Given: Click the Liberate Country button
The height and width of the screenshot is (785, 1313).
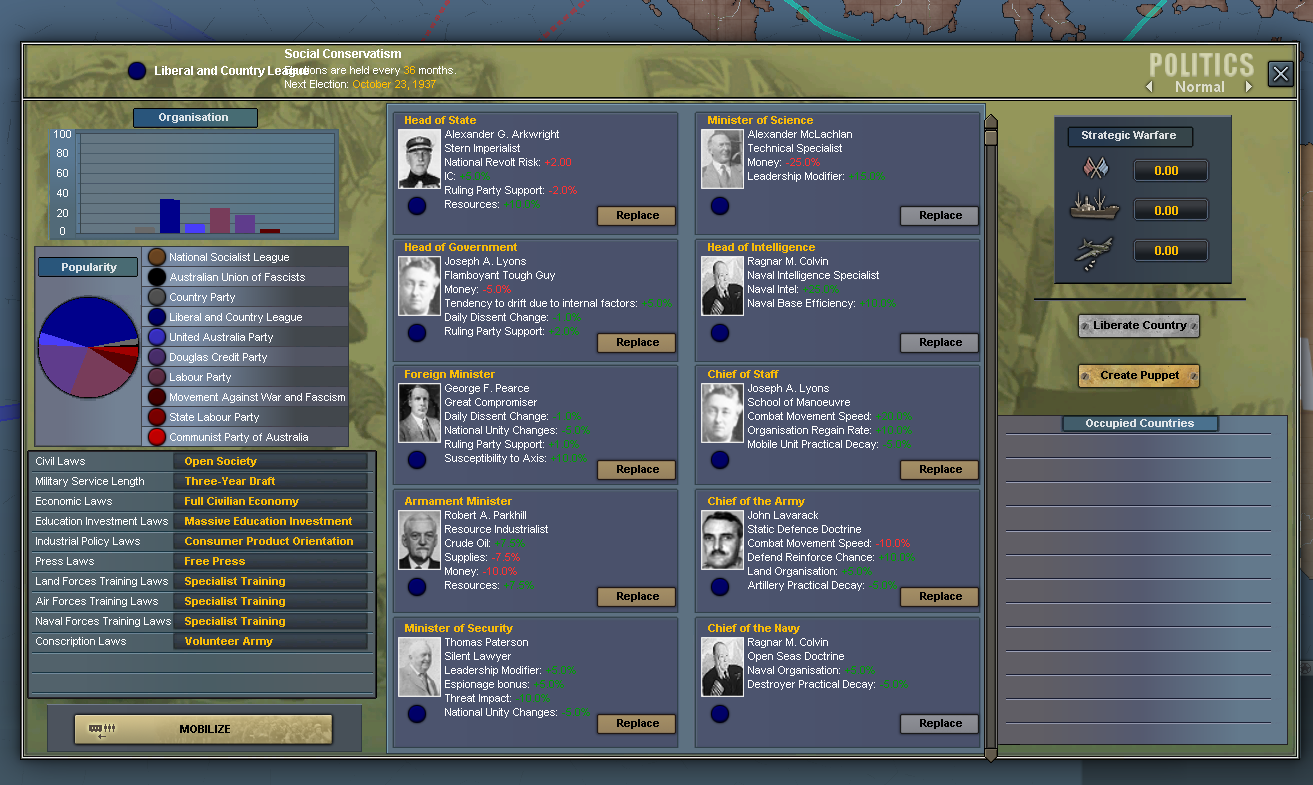Looking at the screenshot, I should click(x=1138, y=325).
